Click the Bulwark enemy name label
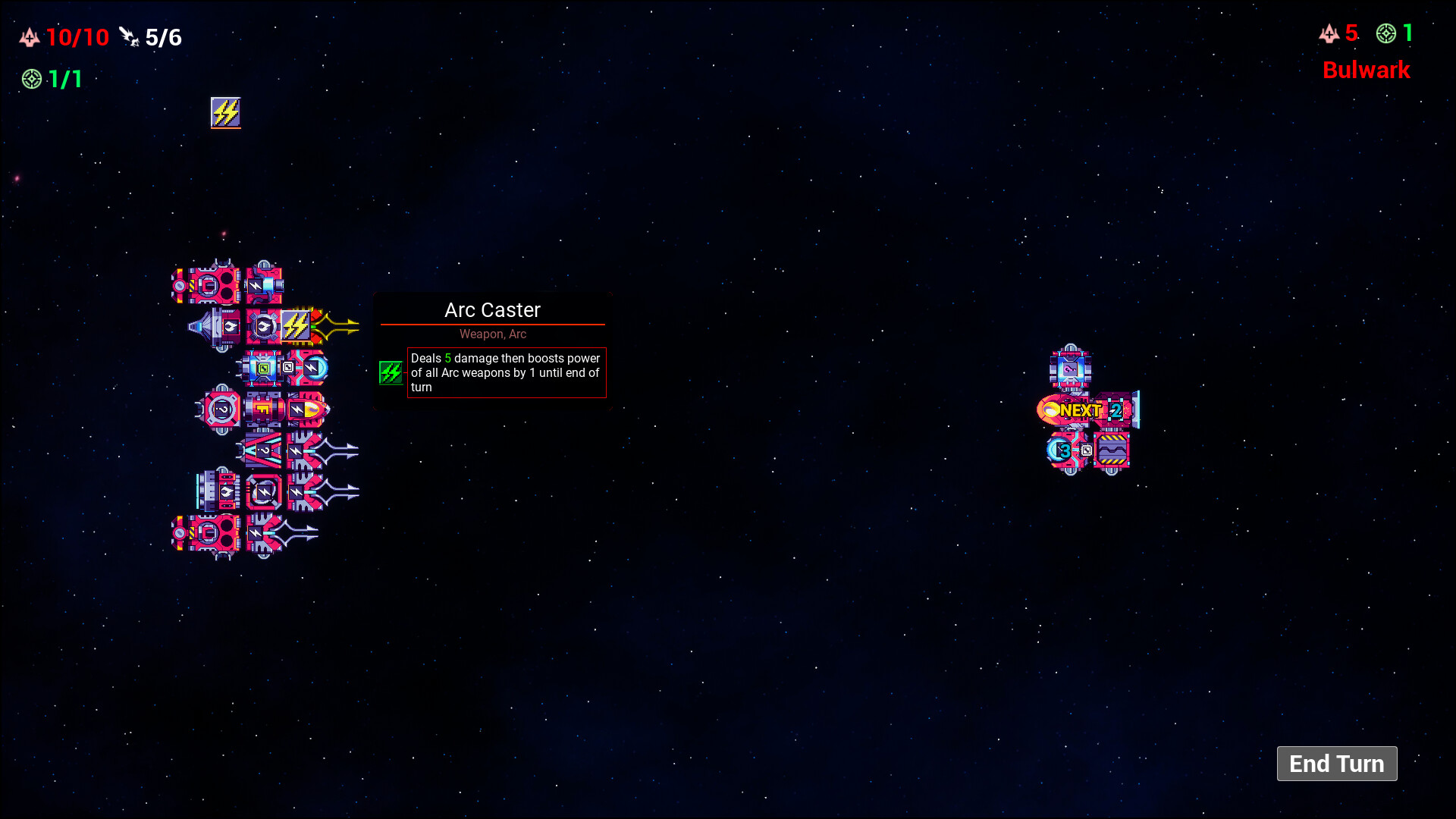 tap(1366, 71)
